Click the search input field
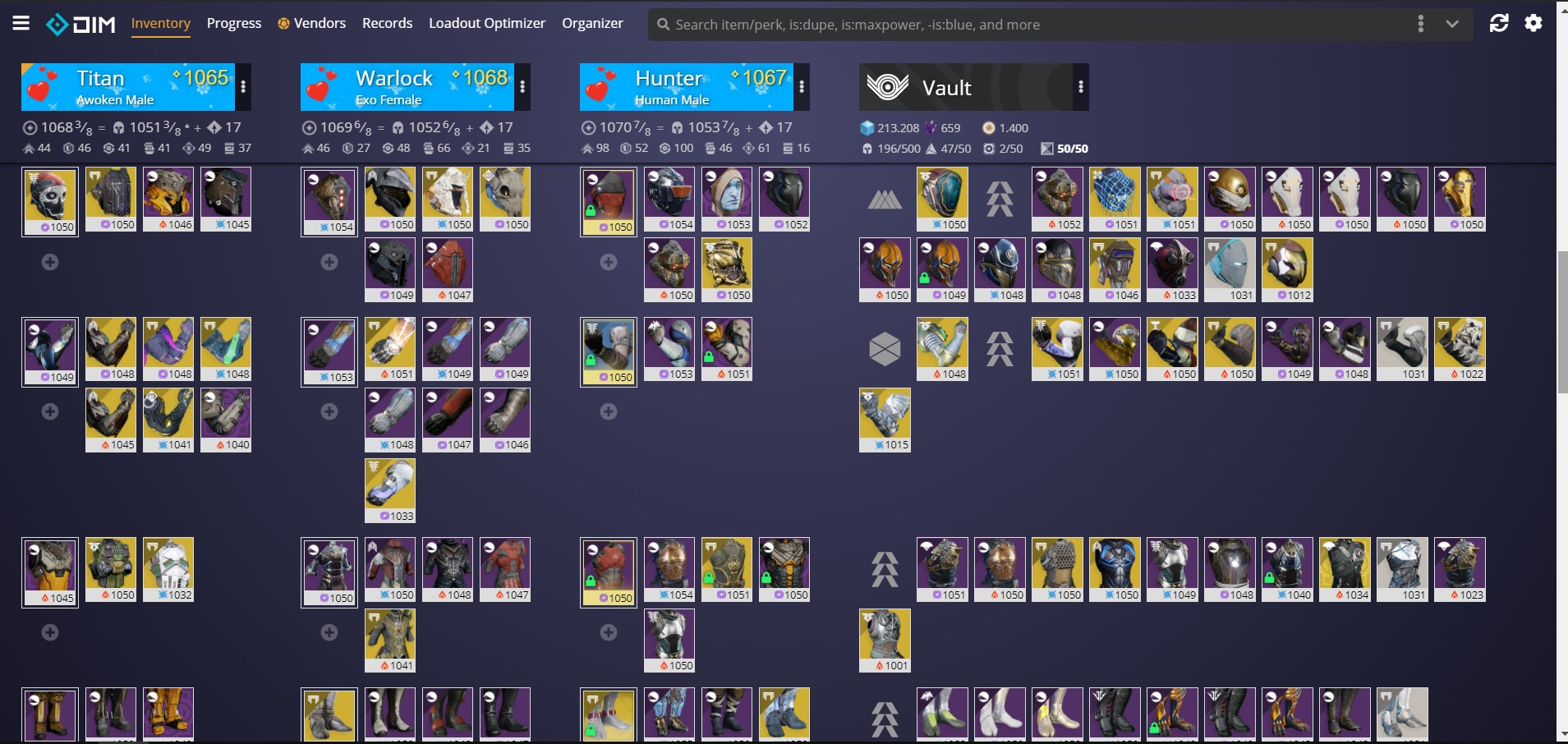 tap(904, 24)
